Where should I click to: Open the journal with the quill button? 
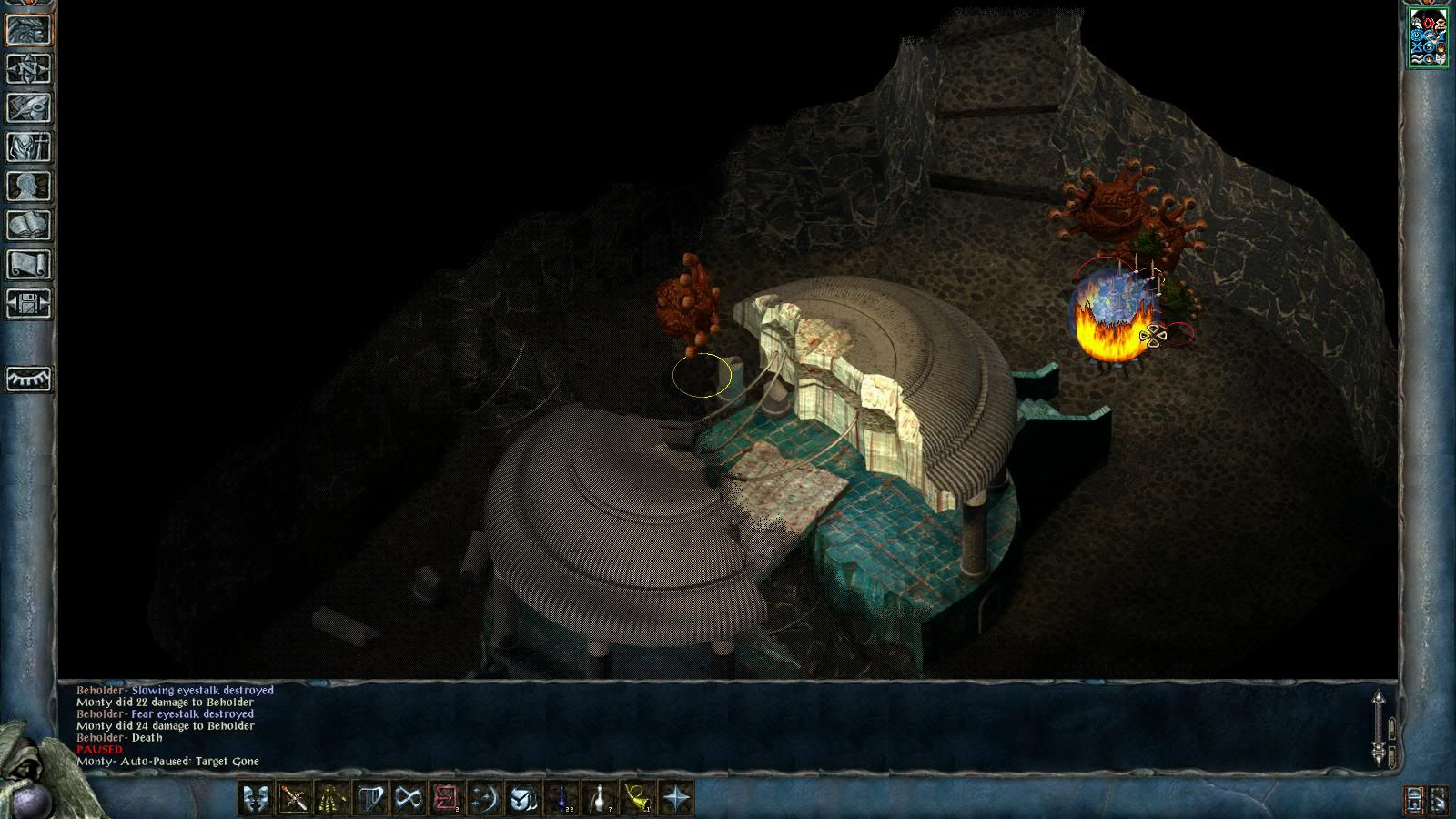[29, 107]
